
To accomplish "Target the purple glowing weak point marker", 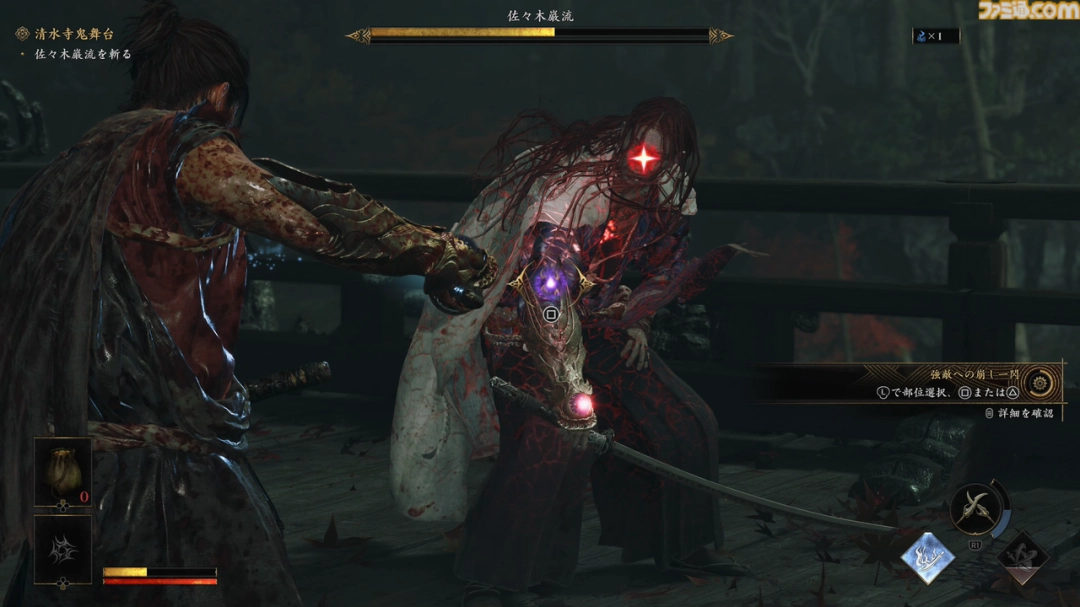I will click(549, 285).
